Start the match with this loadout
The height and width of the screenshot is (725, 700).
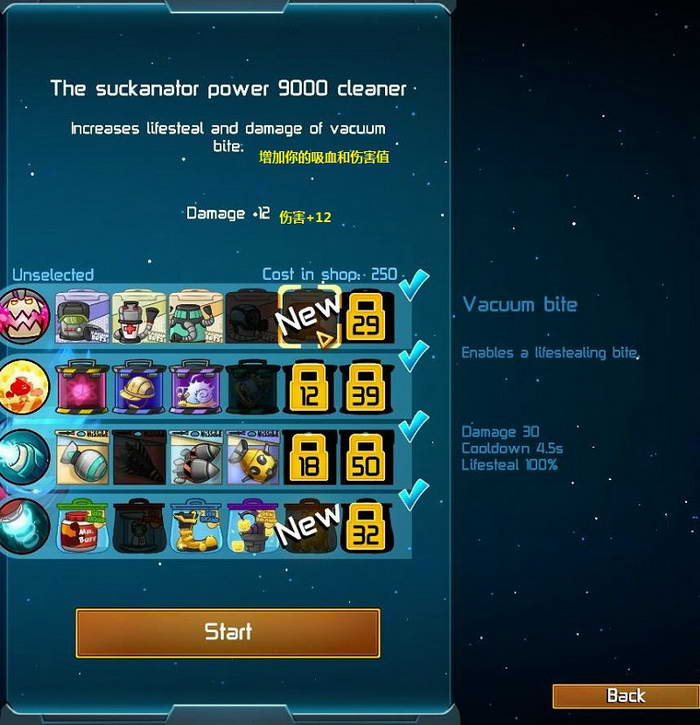227,632
